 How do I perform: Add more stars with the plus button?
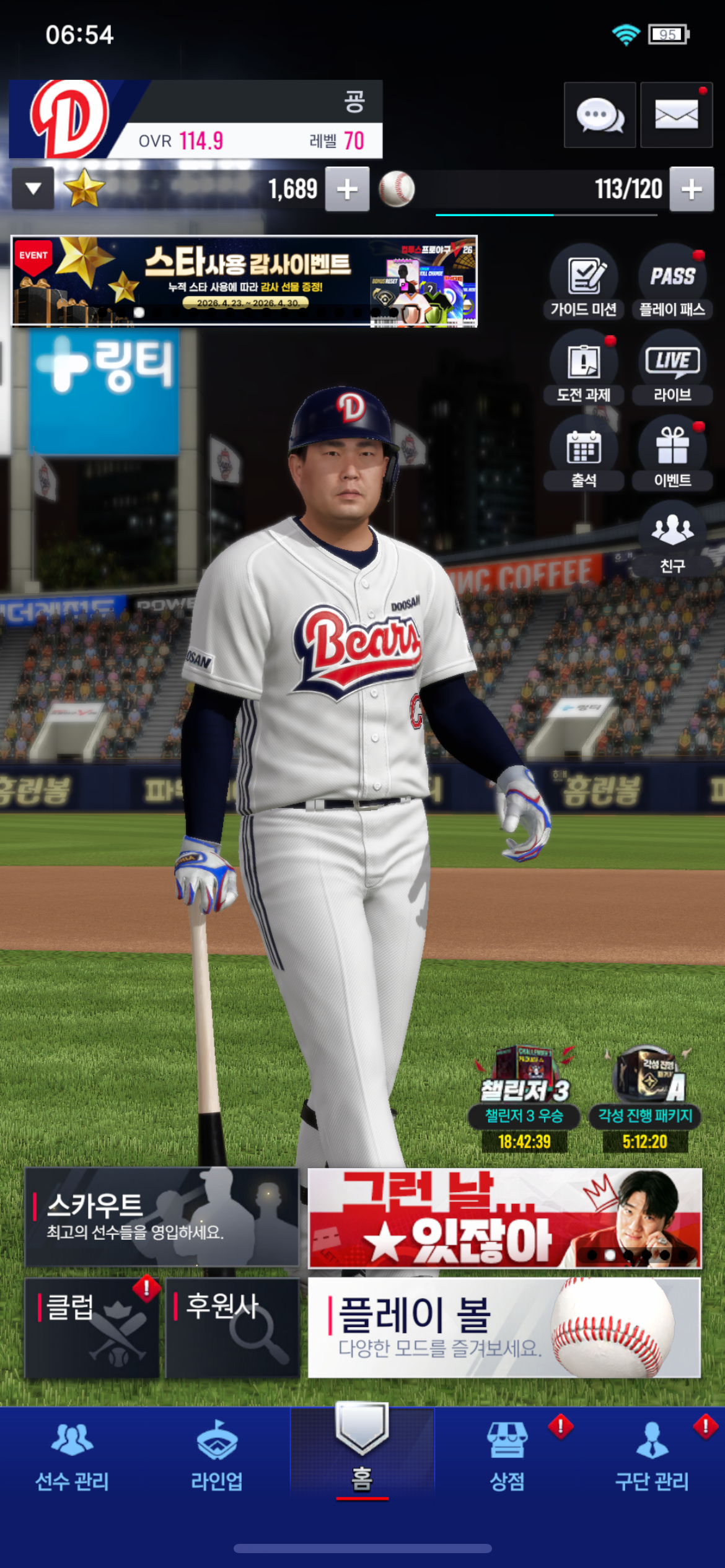click(347, 189)
